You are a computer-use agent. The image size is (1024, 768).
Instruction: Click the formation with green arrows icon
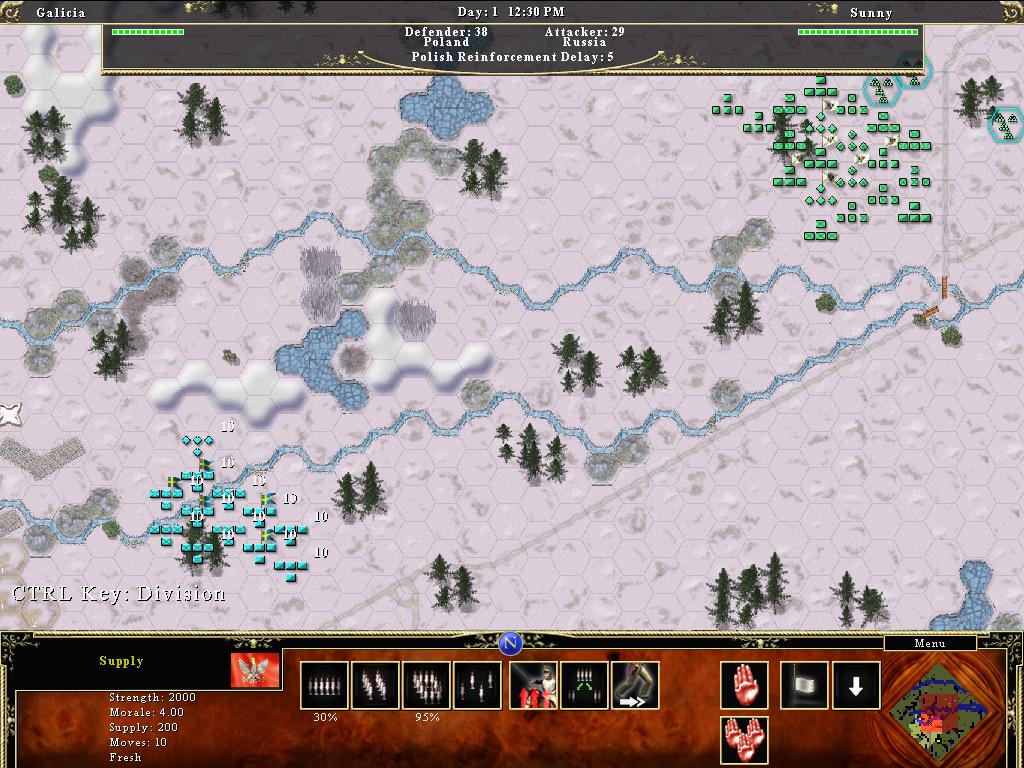(x=585, y=685)
